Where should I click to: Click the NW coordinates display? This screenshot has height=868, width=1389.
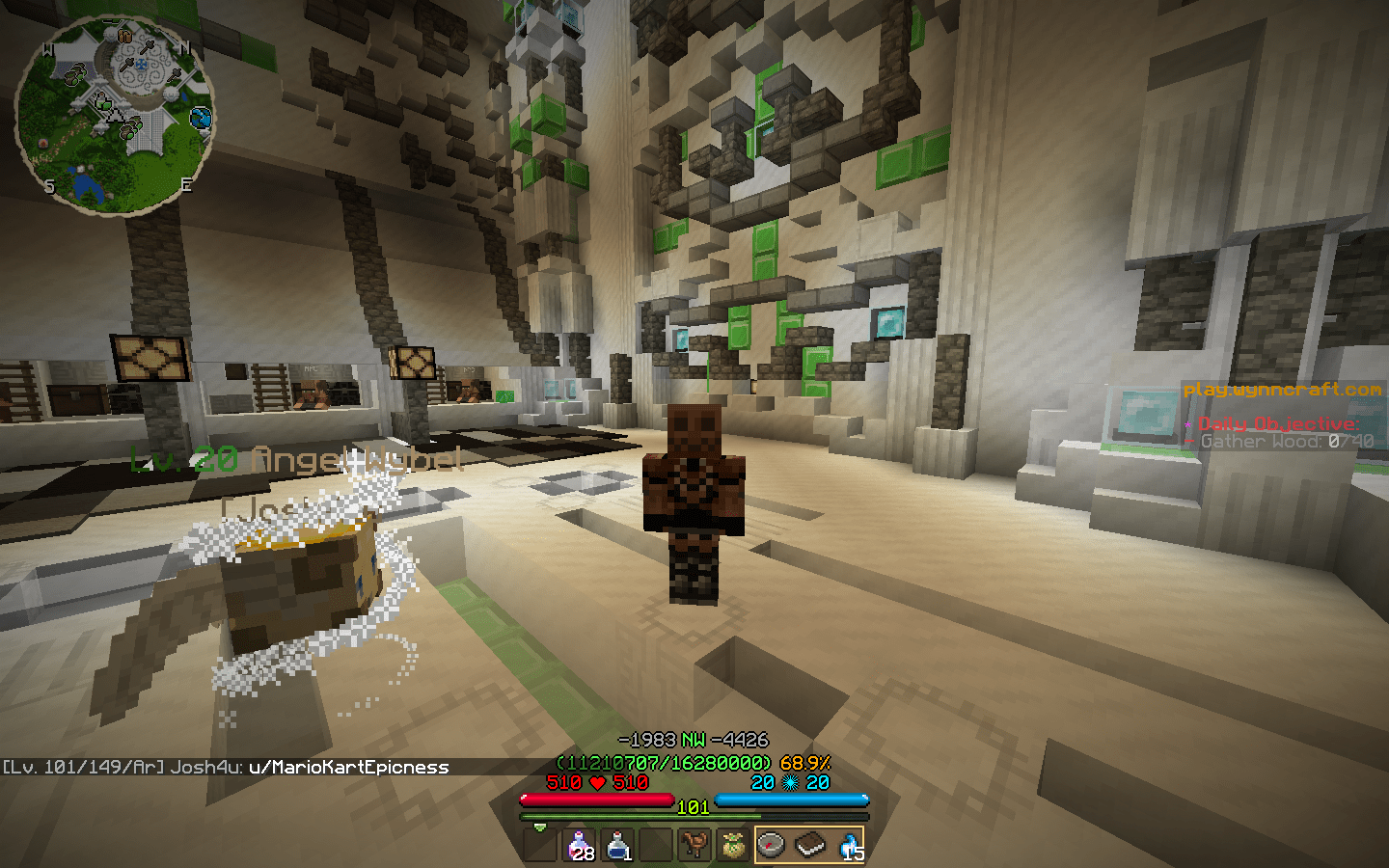tap(694, 737)
